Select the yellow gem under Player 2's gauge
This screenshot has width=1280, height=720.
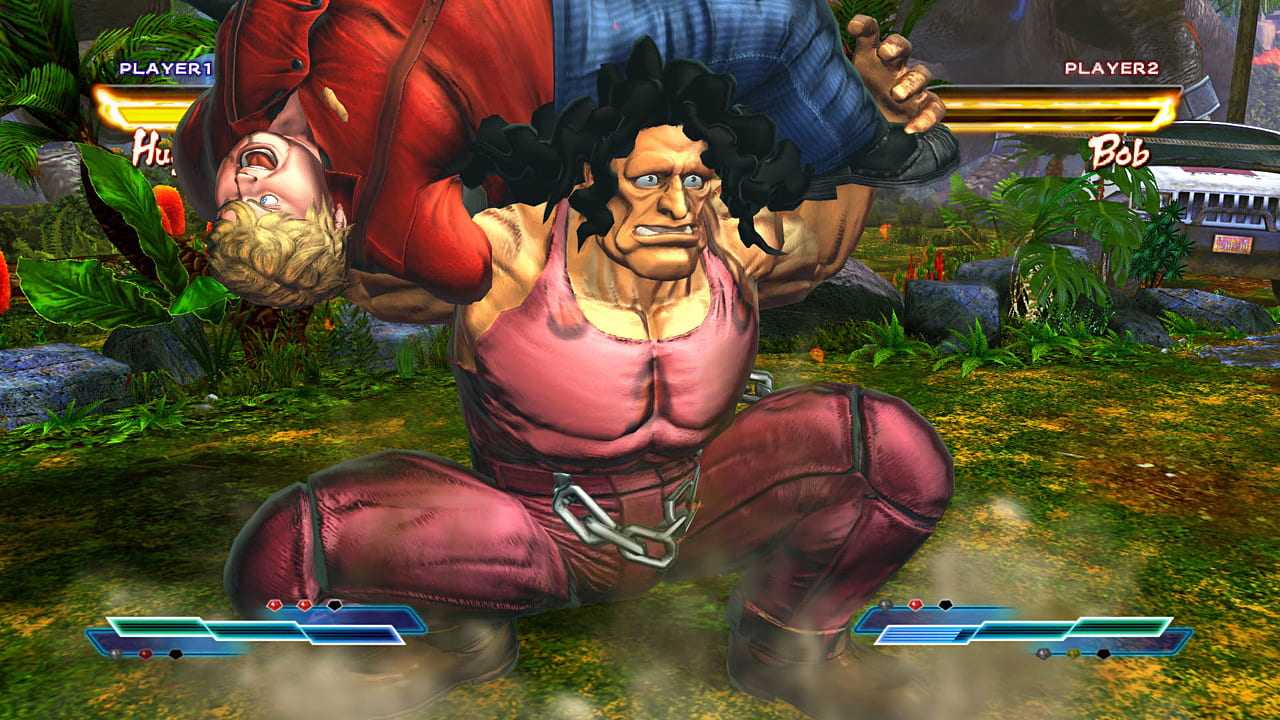click(x=1073, y=652)
